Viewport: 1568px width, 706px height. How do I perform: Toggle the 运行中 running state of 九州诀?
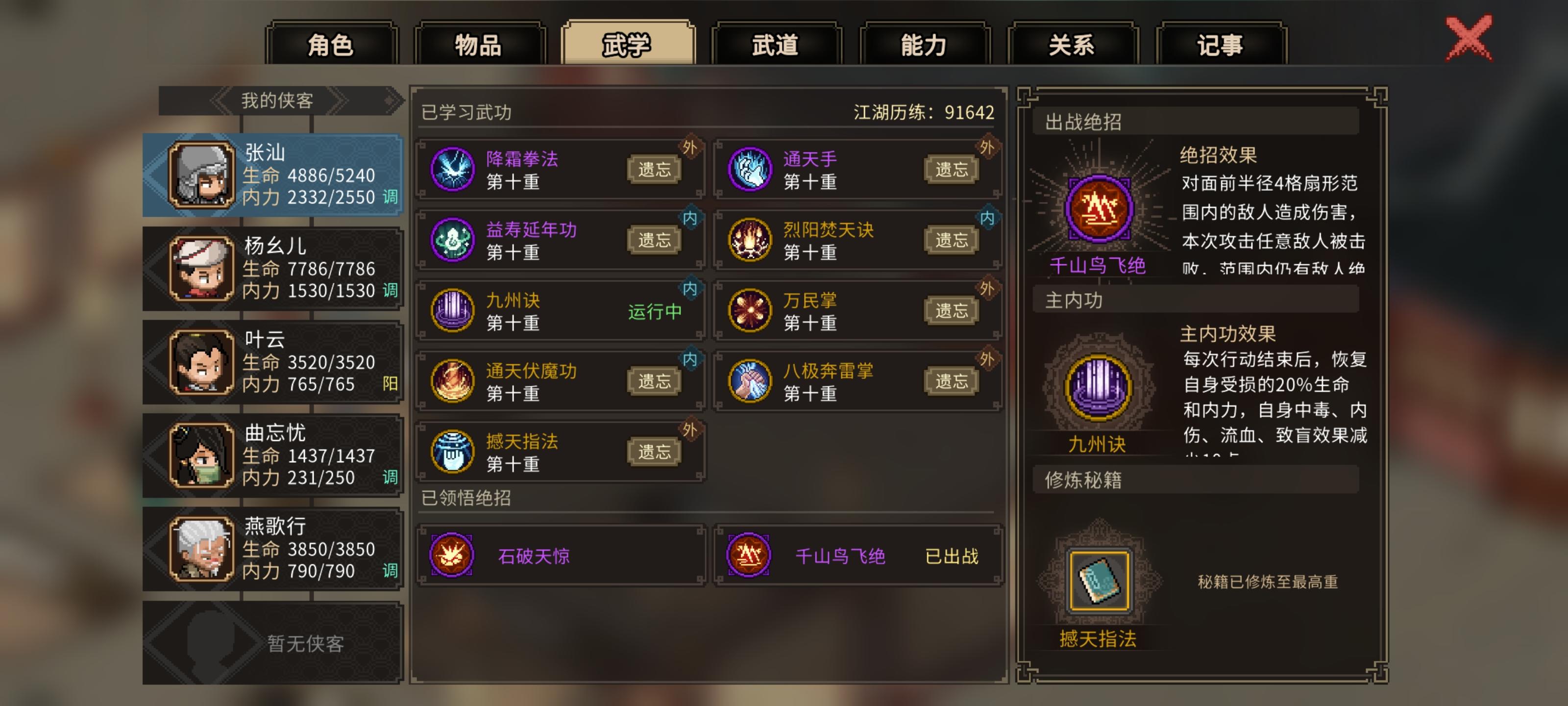point(656,311)
